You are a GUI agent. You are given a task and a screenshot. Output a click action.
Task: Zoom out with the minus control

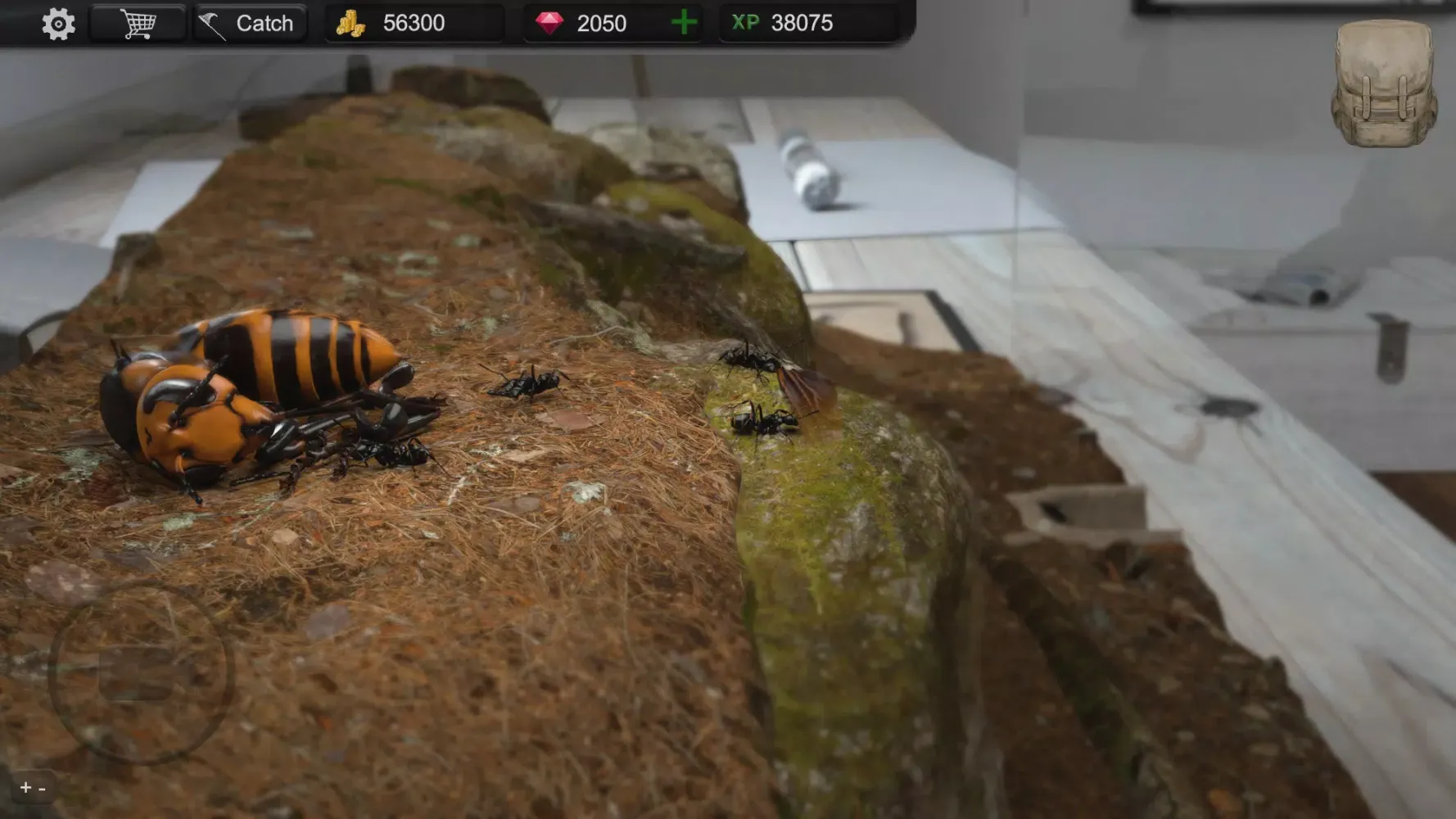point(42,790)
